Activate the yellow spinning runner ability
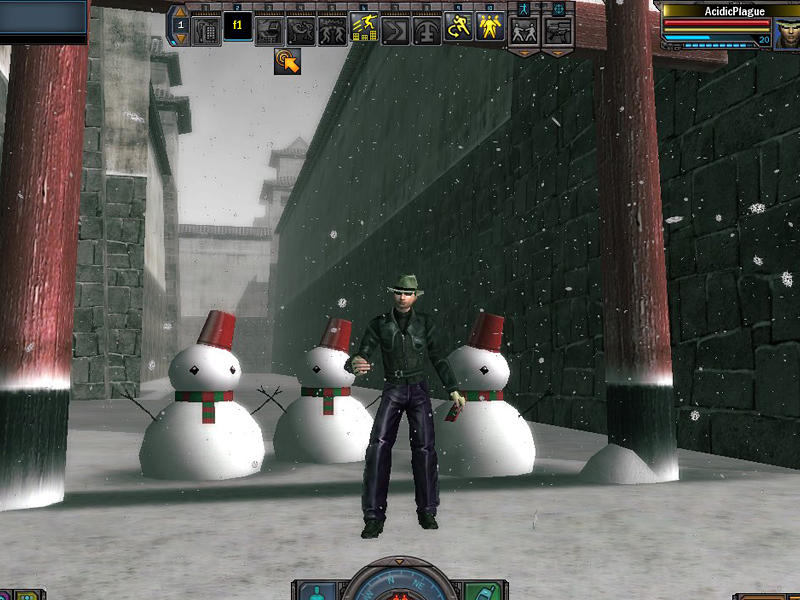The height and width of the screenshot is (600, 800). pyautogui.click(x=458, y=28)
